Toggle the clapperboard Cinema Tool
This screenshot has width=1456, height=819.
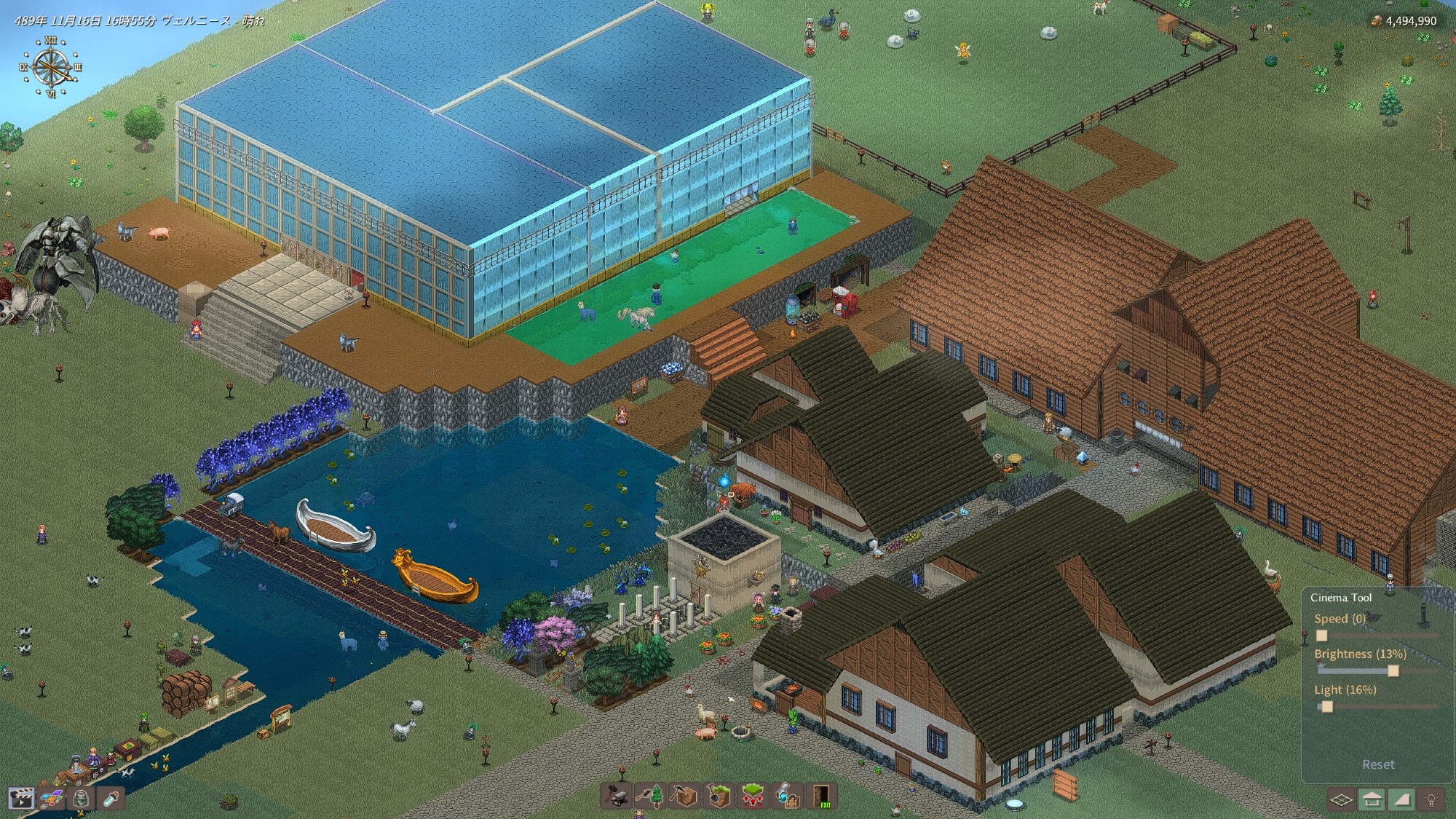point(21,799)
